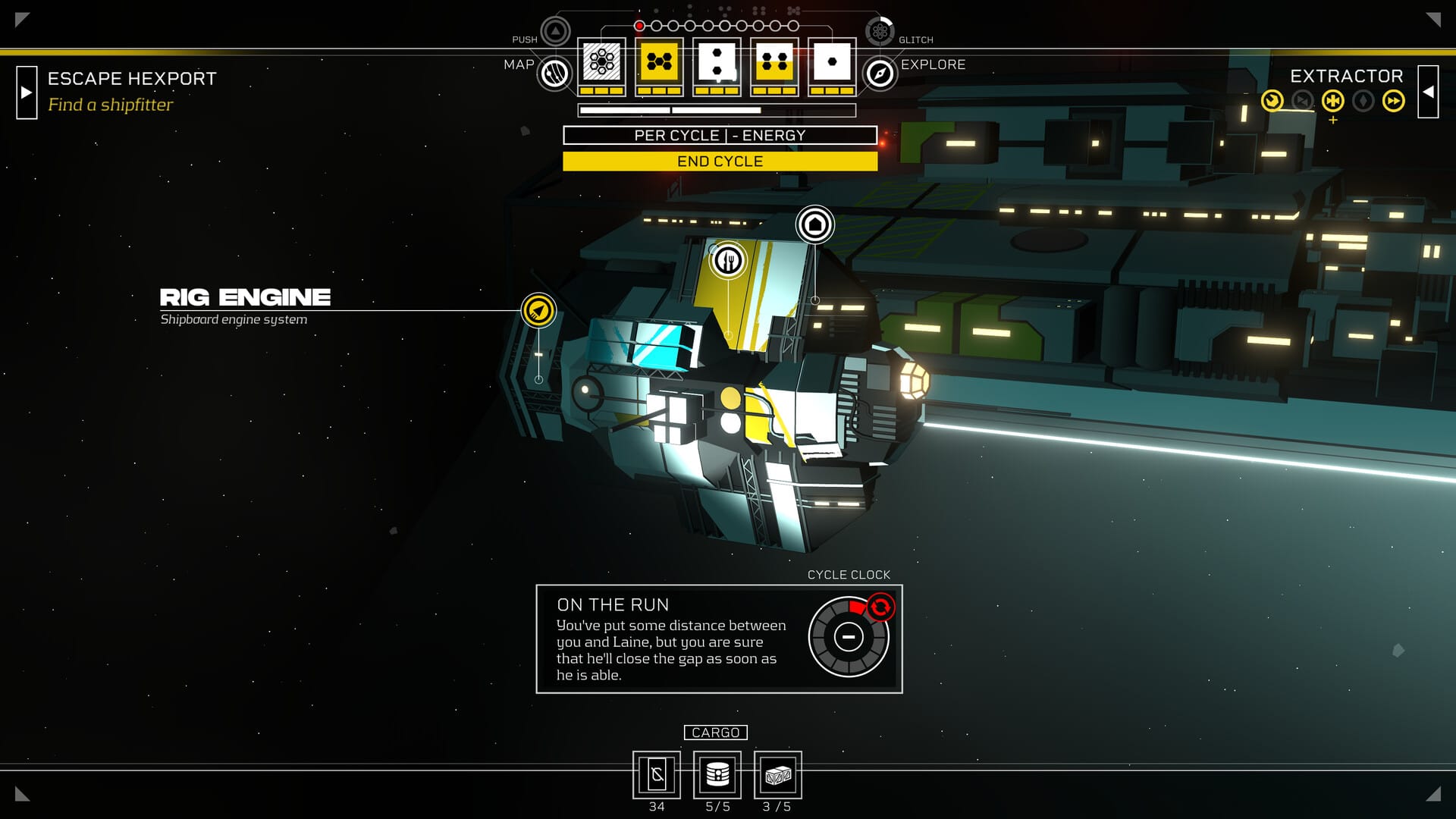Pick the two-pip die
1456x819 pixels.
click(x=717, y=62)
